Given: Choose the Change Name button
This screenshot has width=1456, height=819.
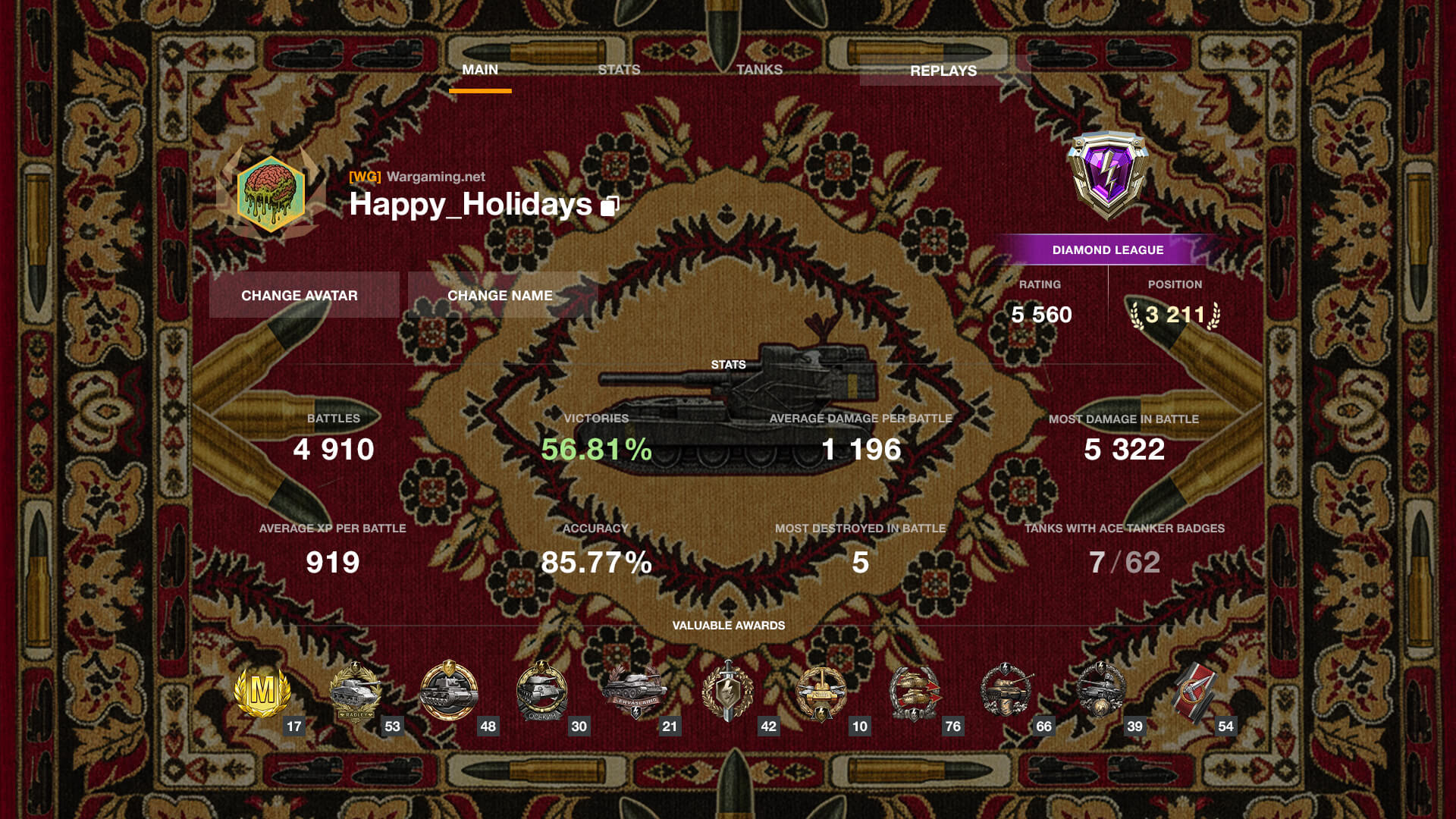Looking at the screenshot, I should tap(500, 295).
